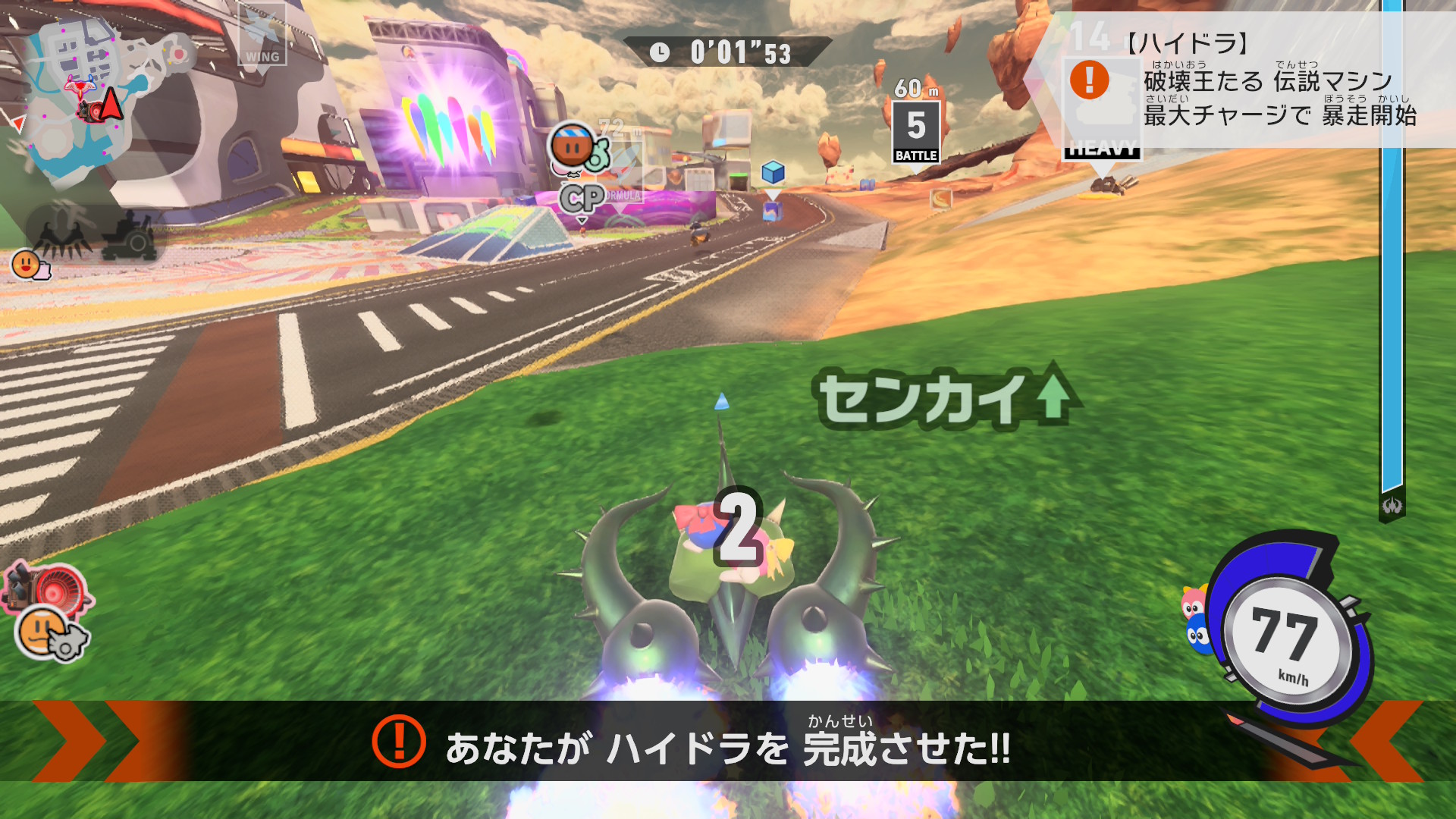
Task: Select the WING machine marker
Action: point(262,35)
